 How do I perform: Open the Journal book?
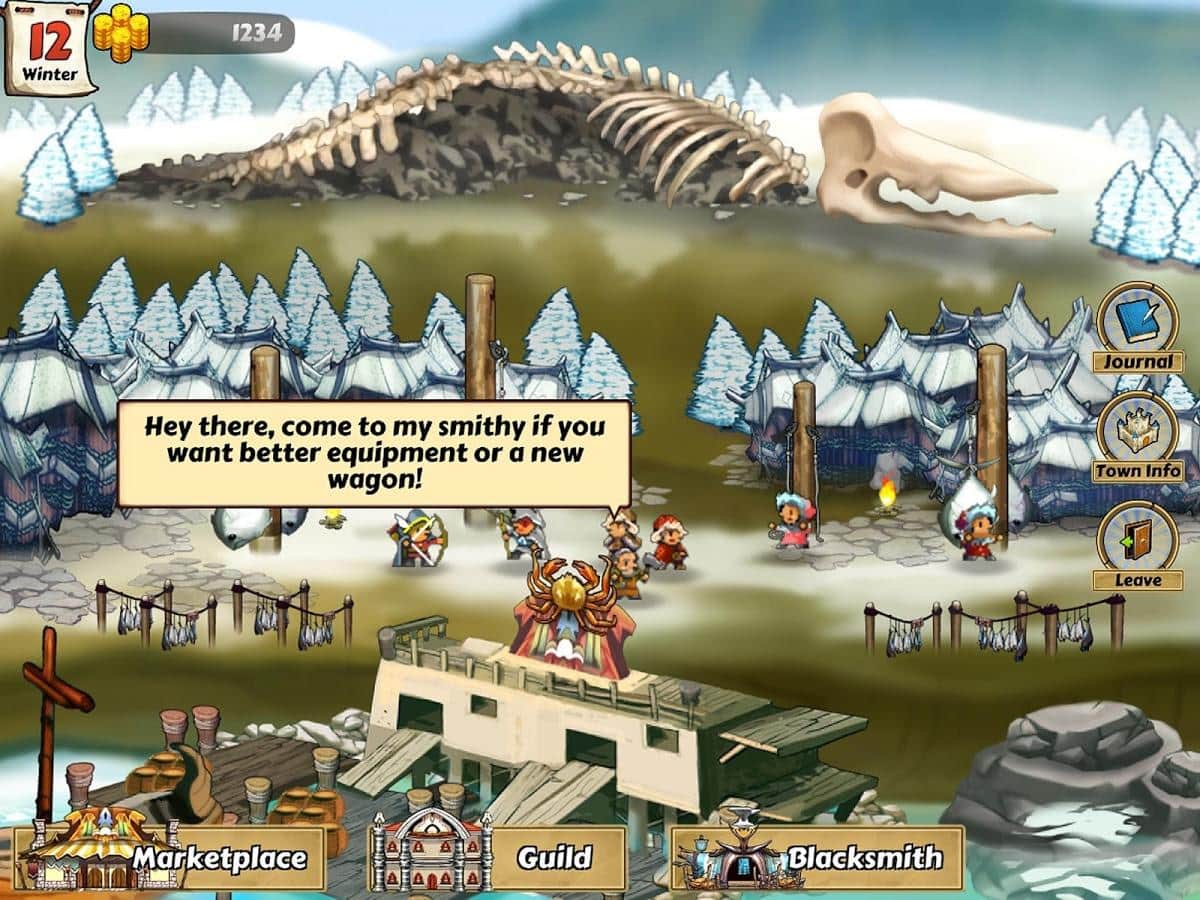tap(1137, 324)
